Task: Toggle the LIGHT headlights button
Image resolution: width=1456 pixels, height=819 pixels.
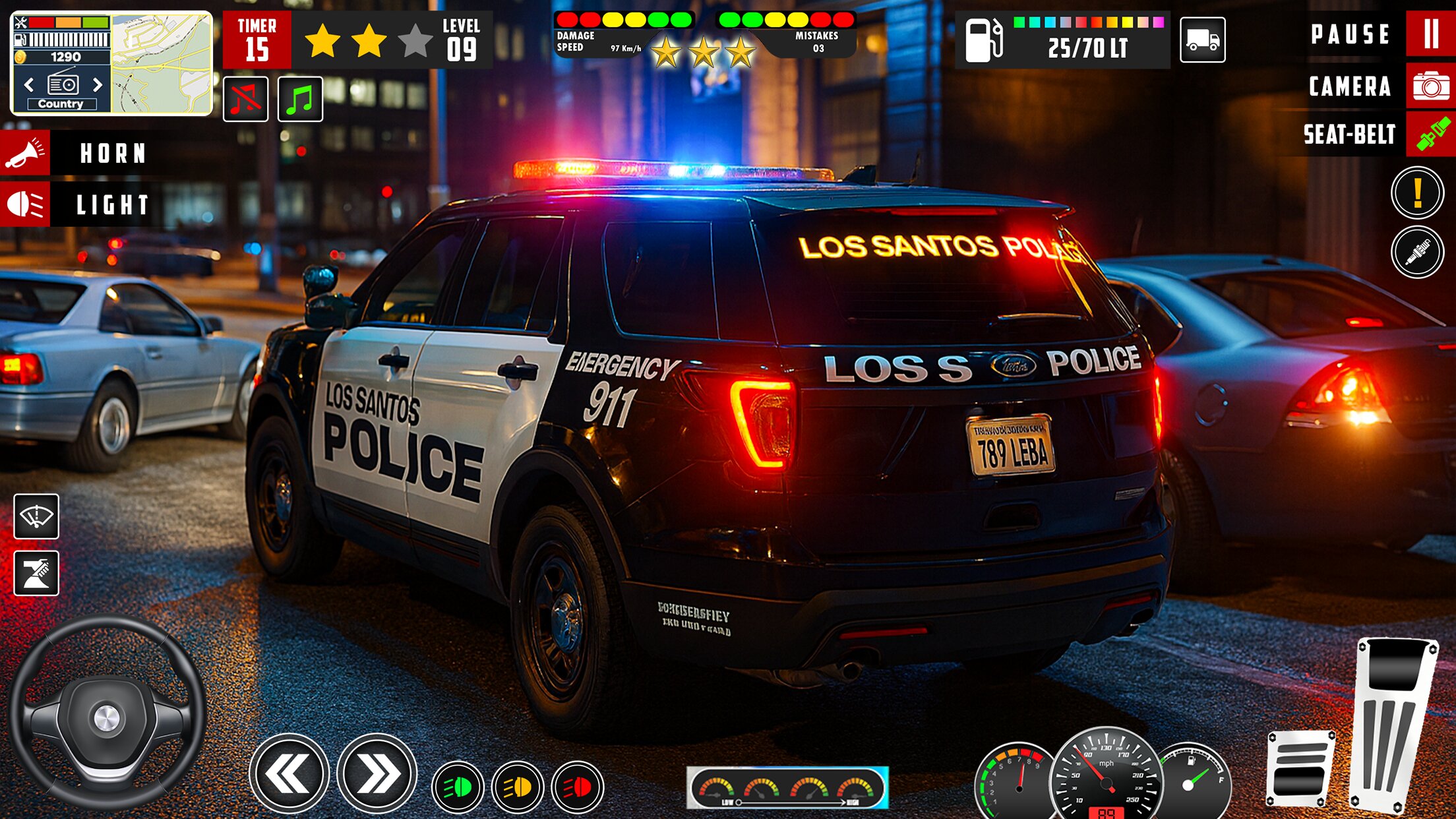Action: 25,204
